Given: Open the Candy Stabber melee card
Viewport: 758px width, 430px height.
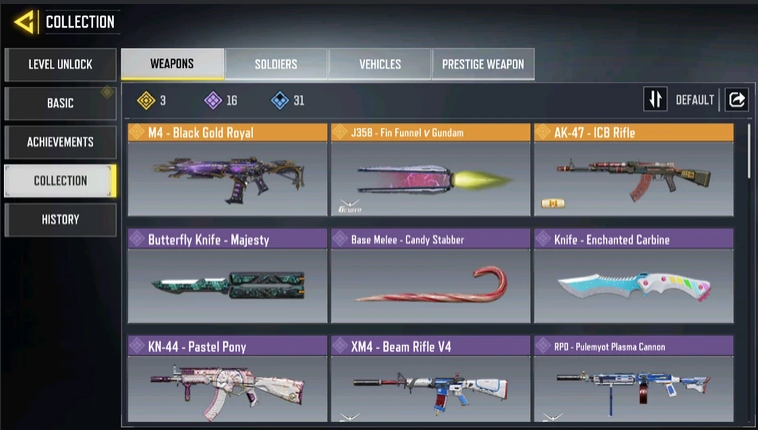Looking at the screenshot, I should tap(430, 276).
